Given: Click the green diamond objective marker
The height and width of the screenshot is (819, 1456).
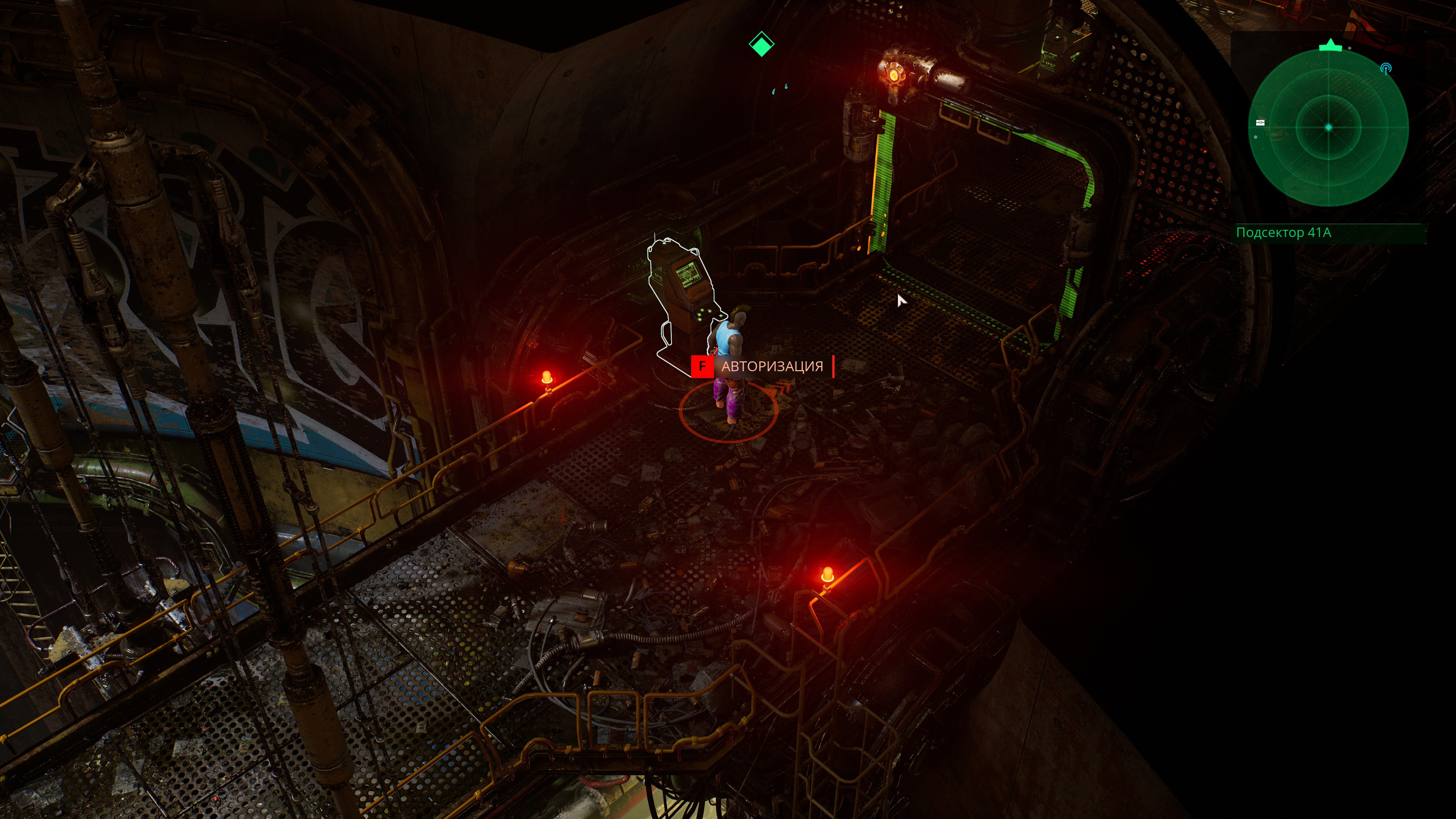Looking at the screenshot, I should (761, 44).
